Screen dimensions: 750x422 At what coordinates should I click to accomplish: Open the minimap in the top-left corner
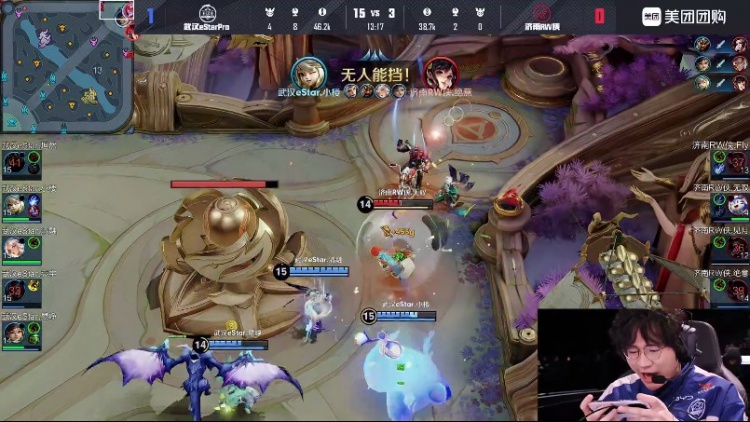(66, 66)
